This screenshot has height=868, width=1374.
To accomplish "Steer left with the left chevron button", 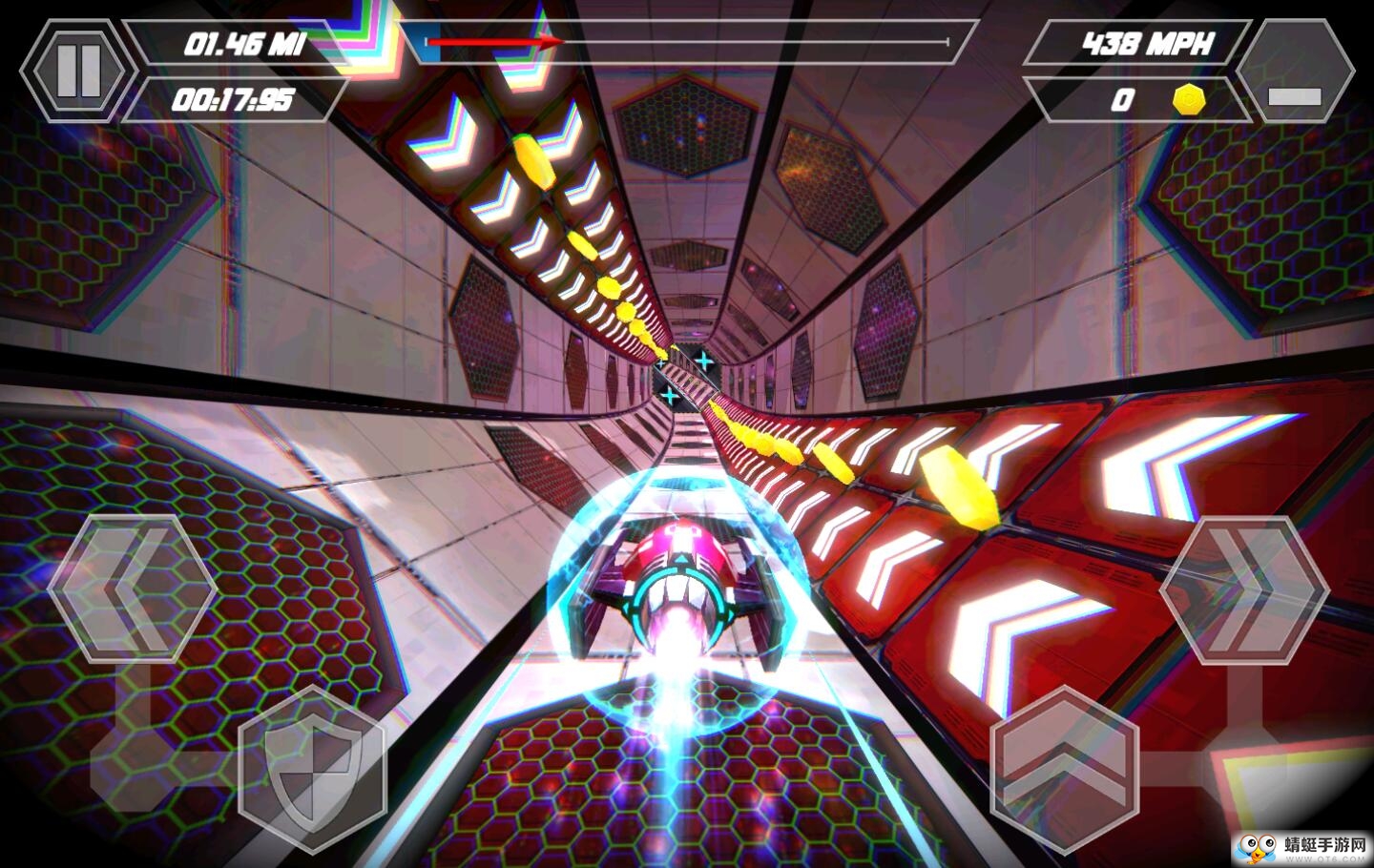I will [132, 589].
